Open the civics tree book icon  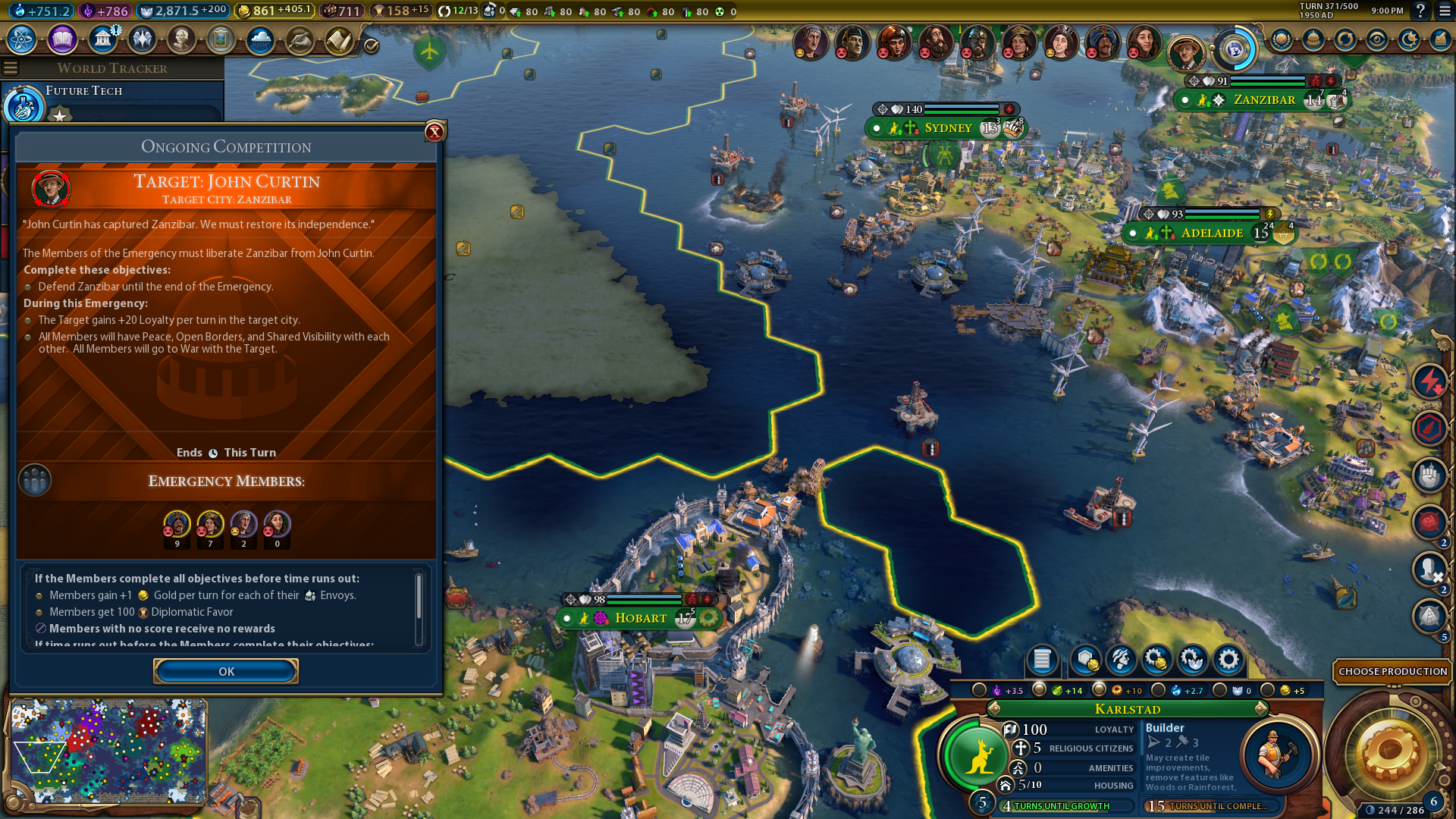click(62, 39)
